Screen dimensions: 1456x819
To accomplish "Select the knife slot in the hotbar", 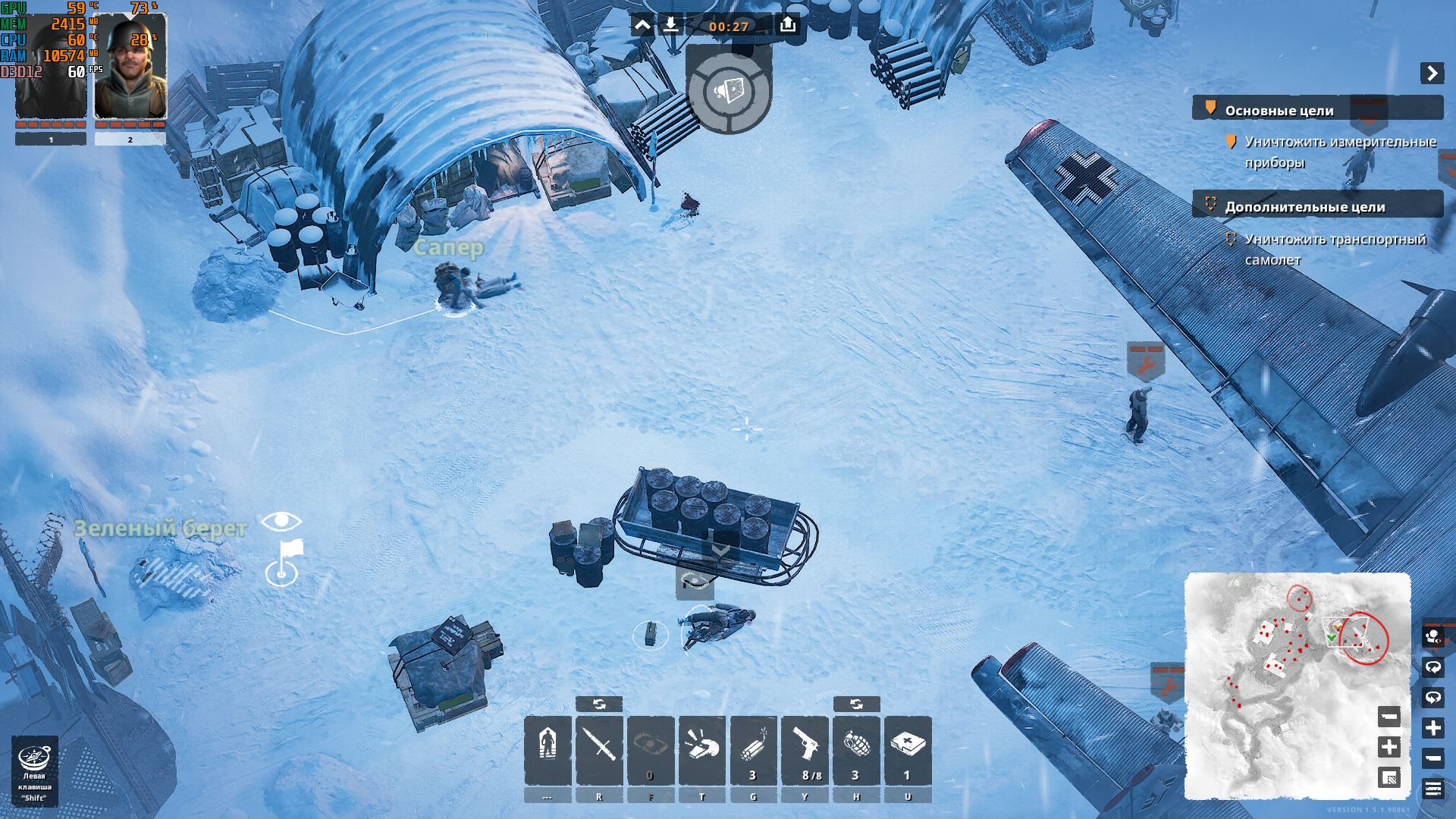I will pos(599,748).
